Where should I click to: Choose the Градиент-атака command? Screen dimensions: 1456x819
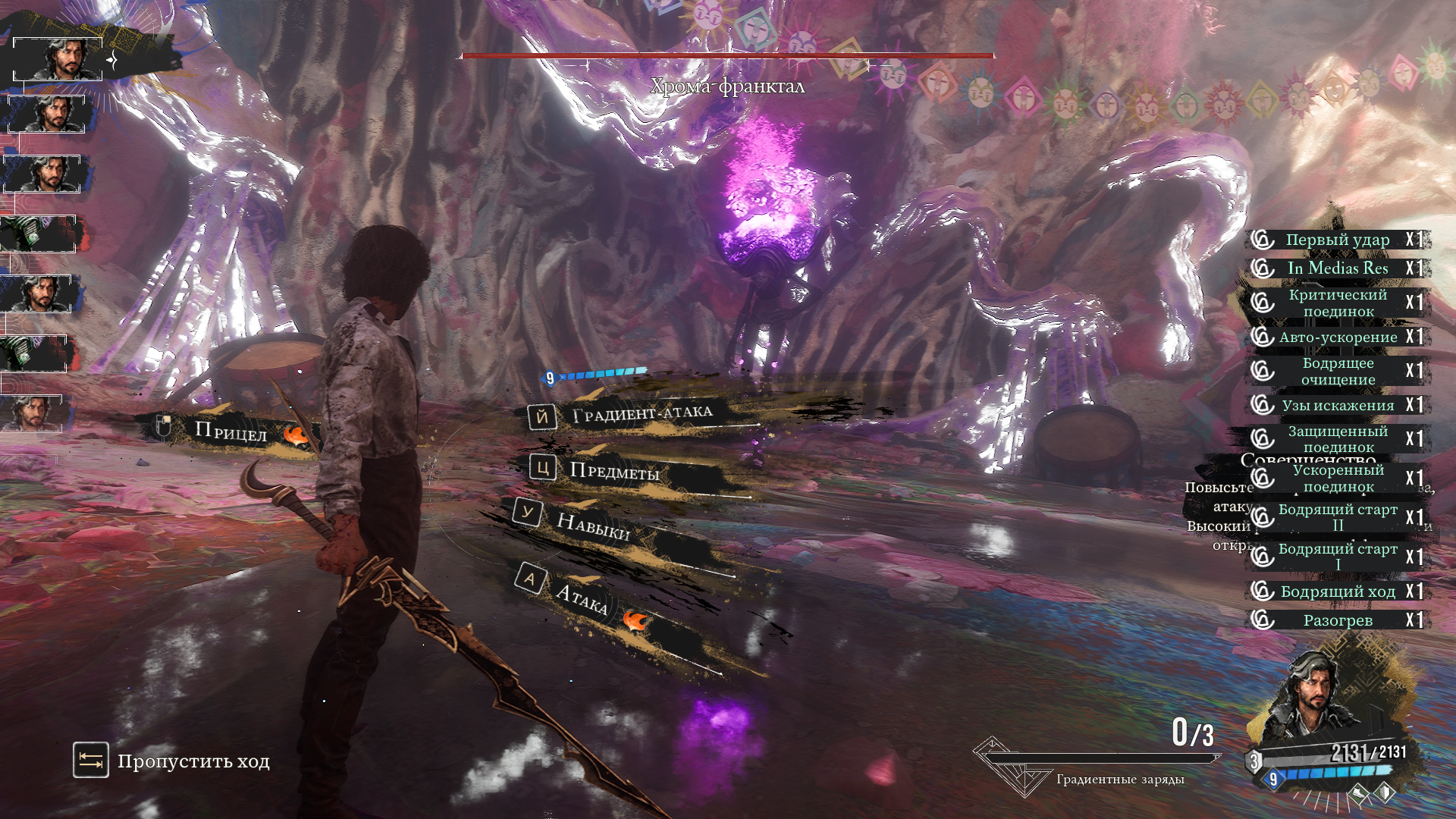point(642,414)
